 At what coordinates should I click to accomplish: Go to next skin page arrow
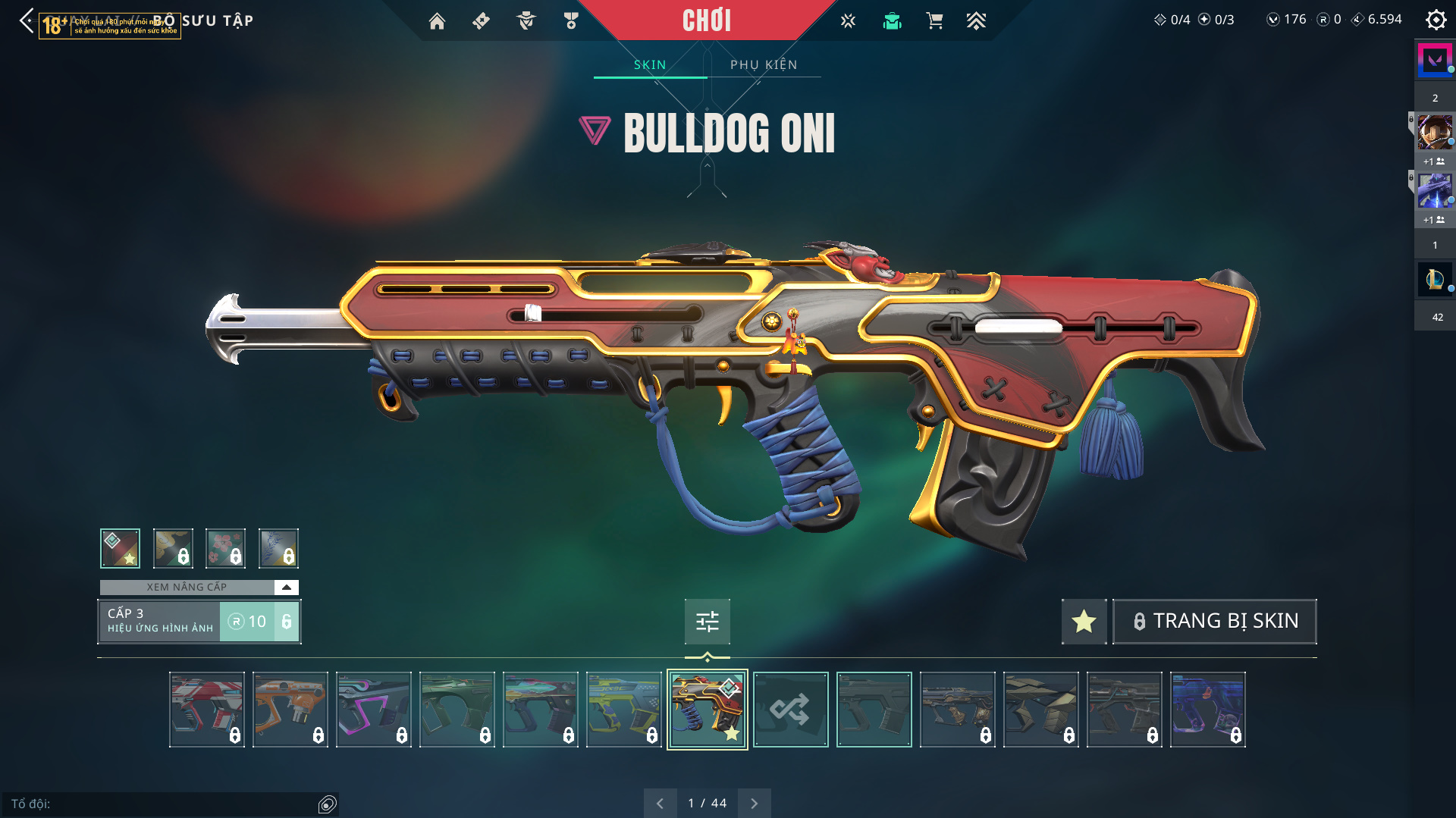point(754,803)
